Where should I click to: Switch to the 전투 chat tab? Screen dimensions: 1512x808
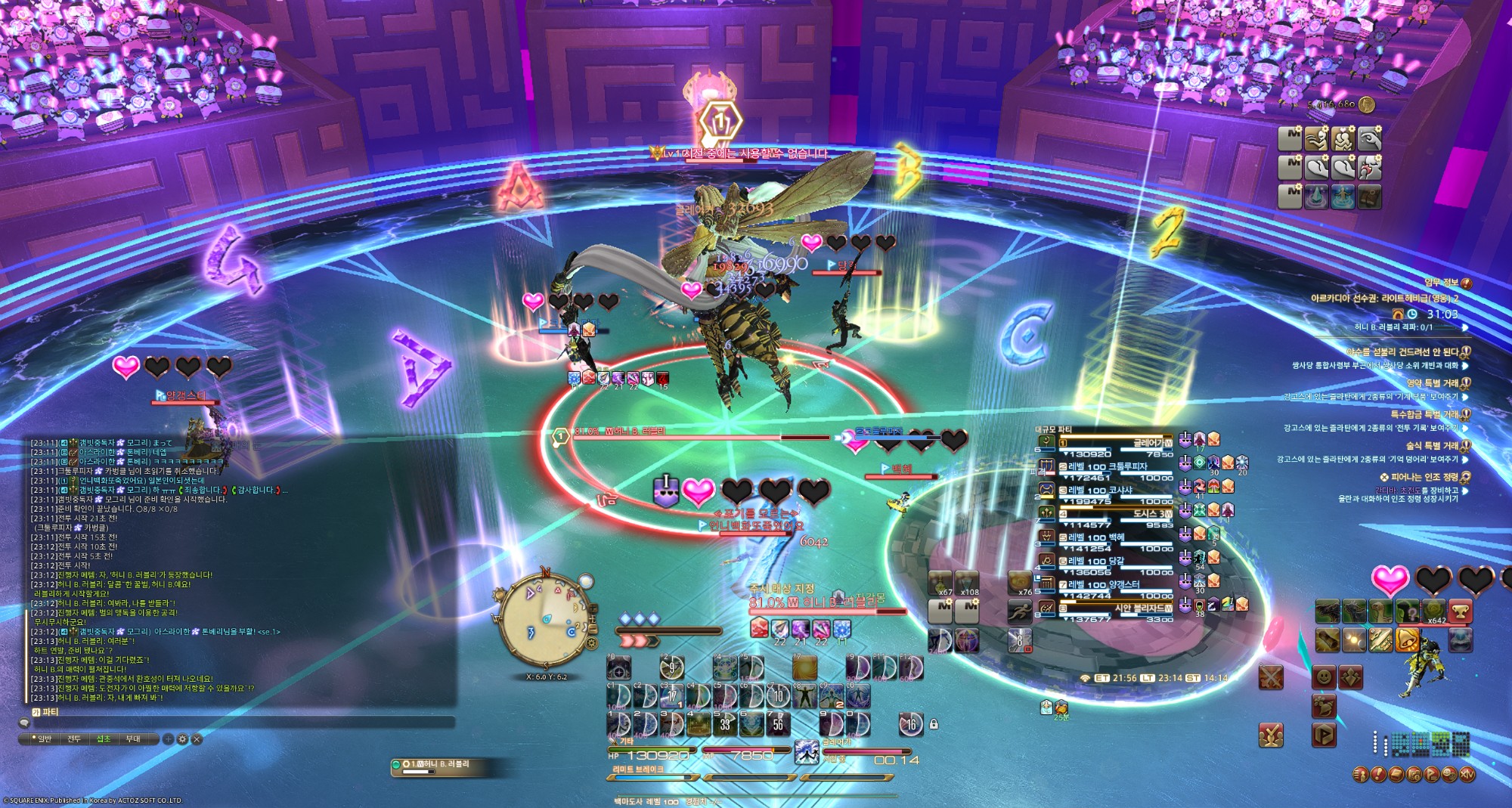coord(74,739)
